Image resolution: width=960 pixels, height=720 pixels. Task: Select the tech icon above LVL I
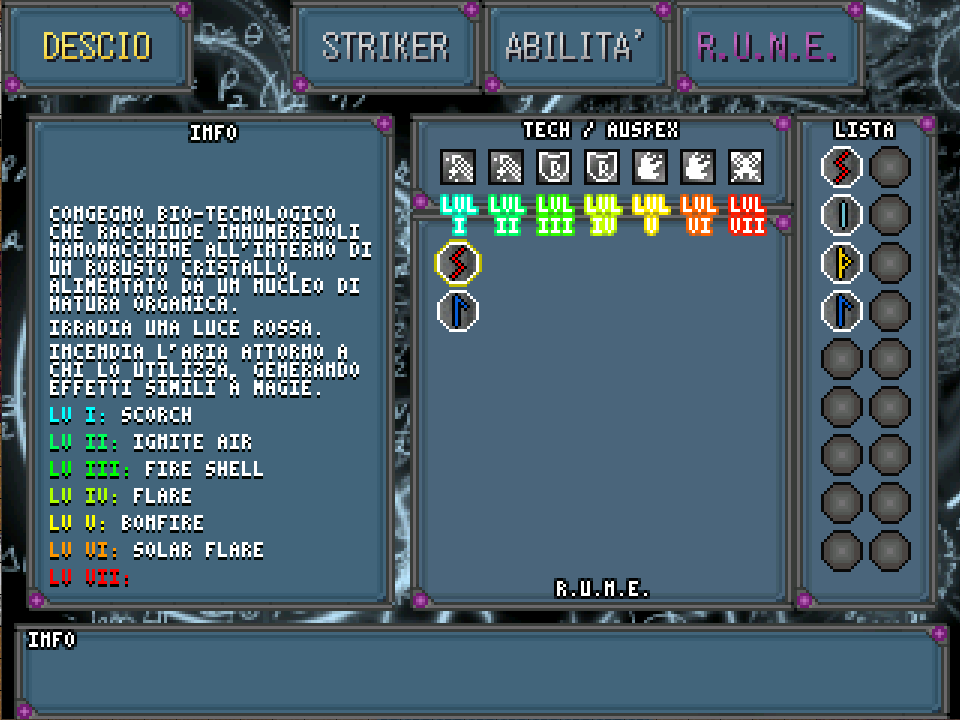458,166
